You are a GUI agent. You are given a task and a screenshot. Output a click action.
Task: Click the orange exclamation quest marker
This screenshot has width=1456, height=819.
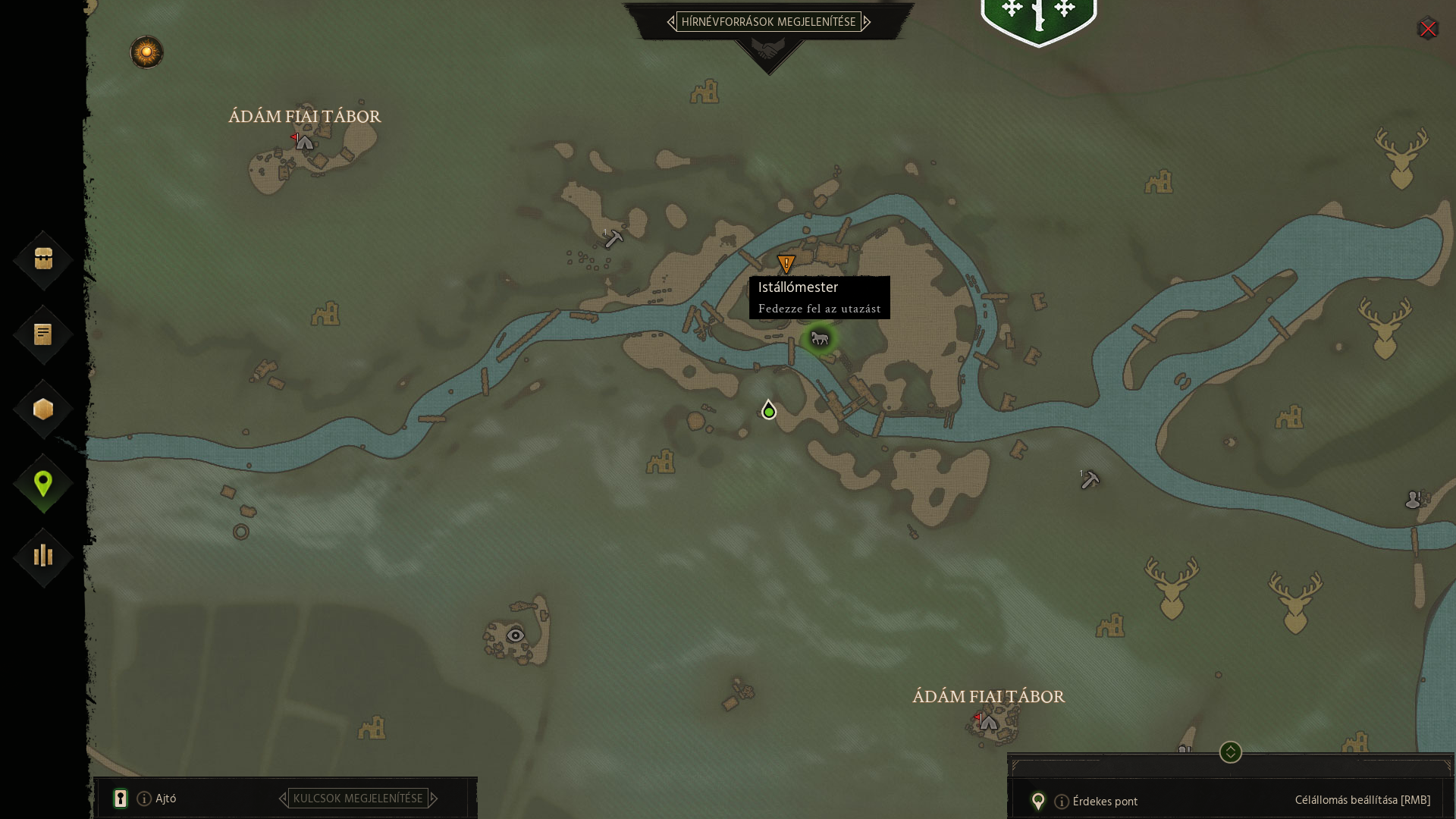point(786,264)
